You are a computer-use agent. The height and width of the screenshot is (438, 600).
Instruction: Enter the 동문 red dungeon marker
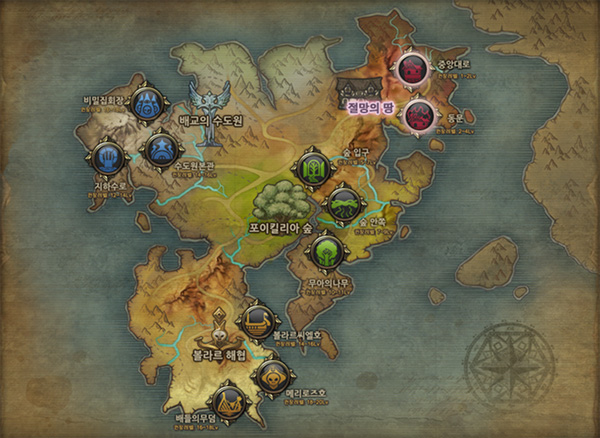tap(418, 115)
